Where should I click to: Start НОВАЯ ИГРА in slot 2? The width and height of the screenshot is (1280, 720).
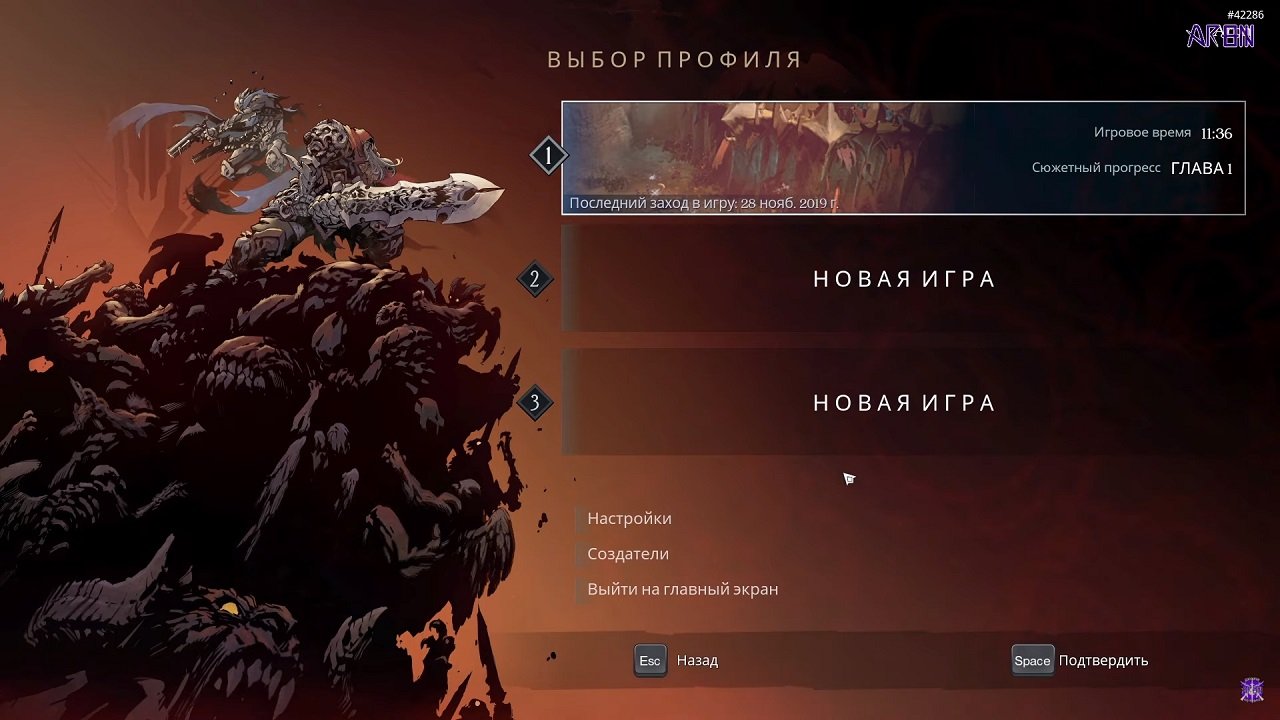(904, 279)
